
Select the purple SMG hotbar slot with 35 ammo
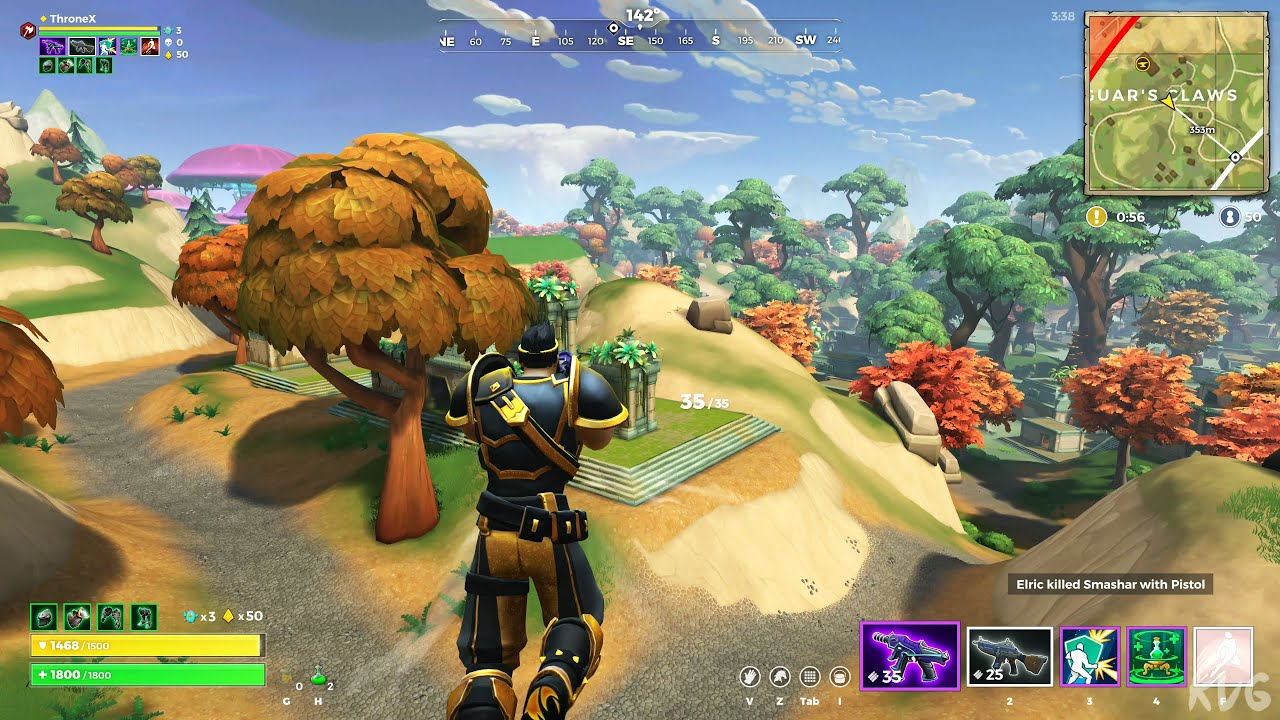coord(909,655)
